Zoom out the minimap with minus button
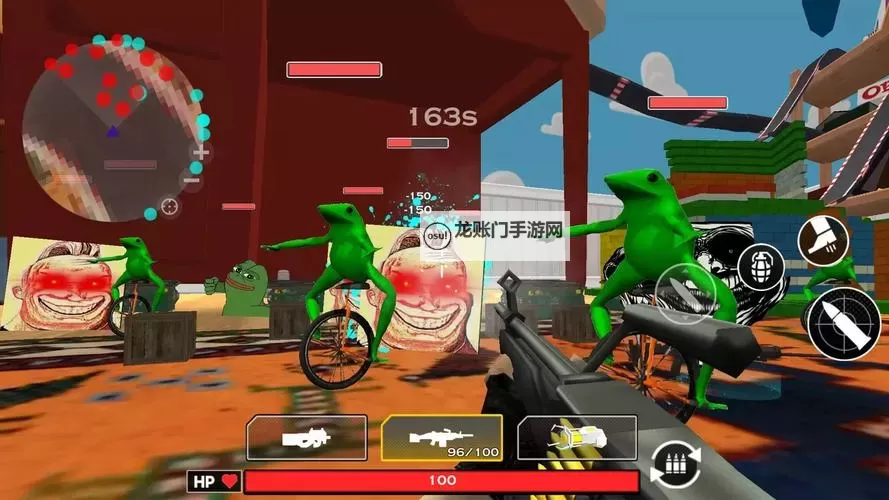This screenshot has height=500, width=889. coord(192,181)
